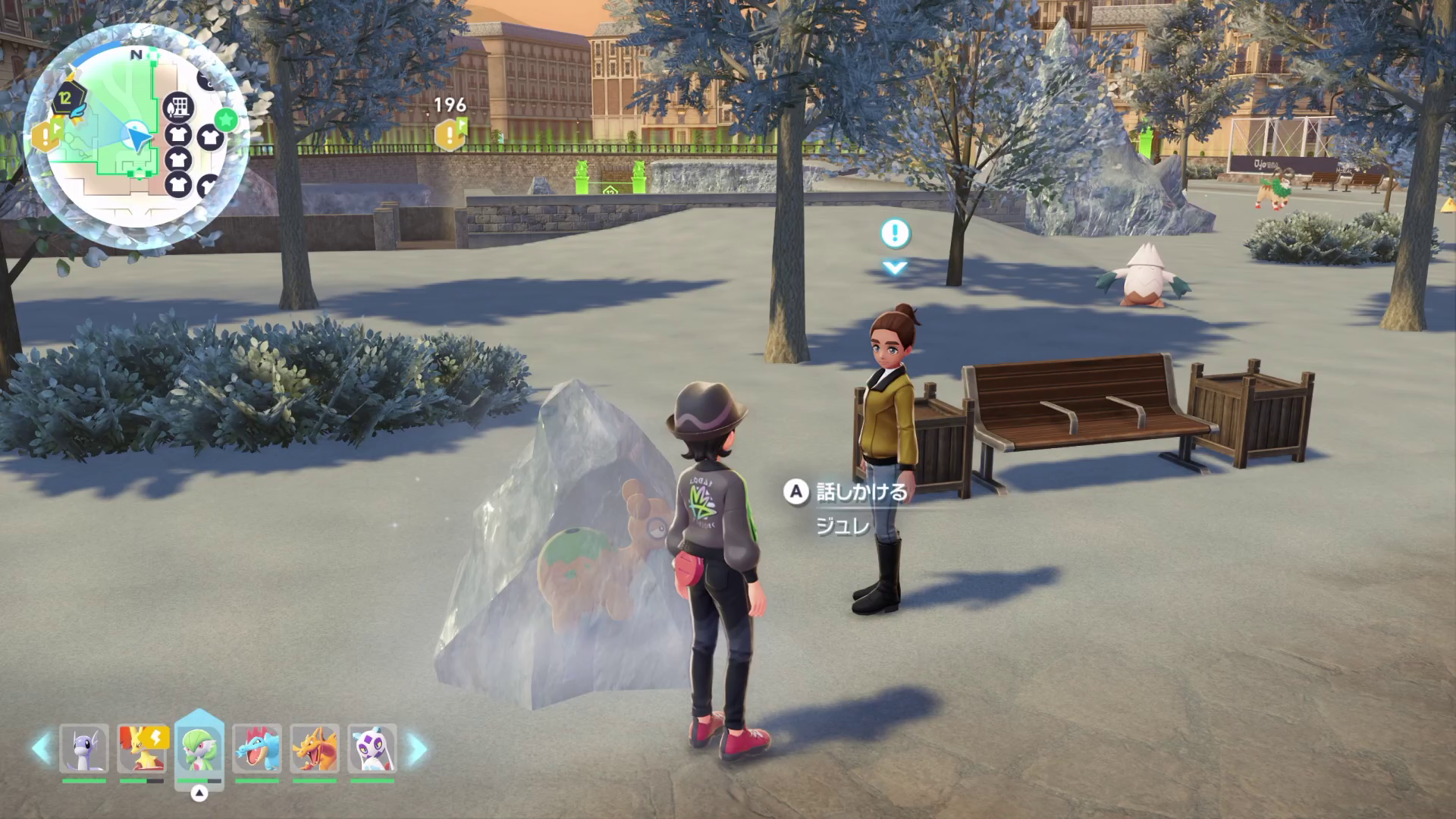Pick Feraligatr from the party bar
The height and width of the screenshot is (819, 1456).
coord(257,748)
